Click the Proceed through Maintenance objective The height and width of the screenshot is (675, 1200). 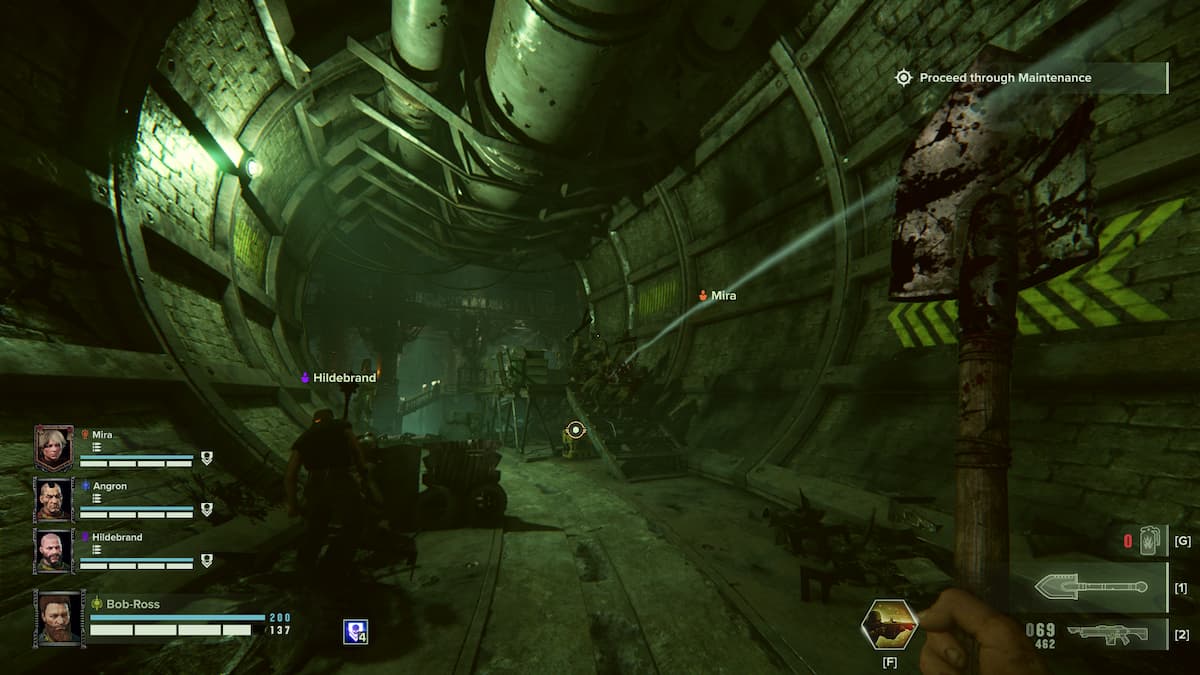click(x=1004, y=78)
